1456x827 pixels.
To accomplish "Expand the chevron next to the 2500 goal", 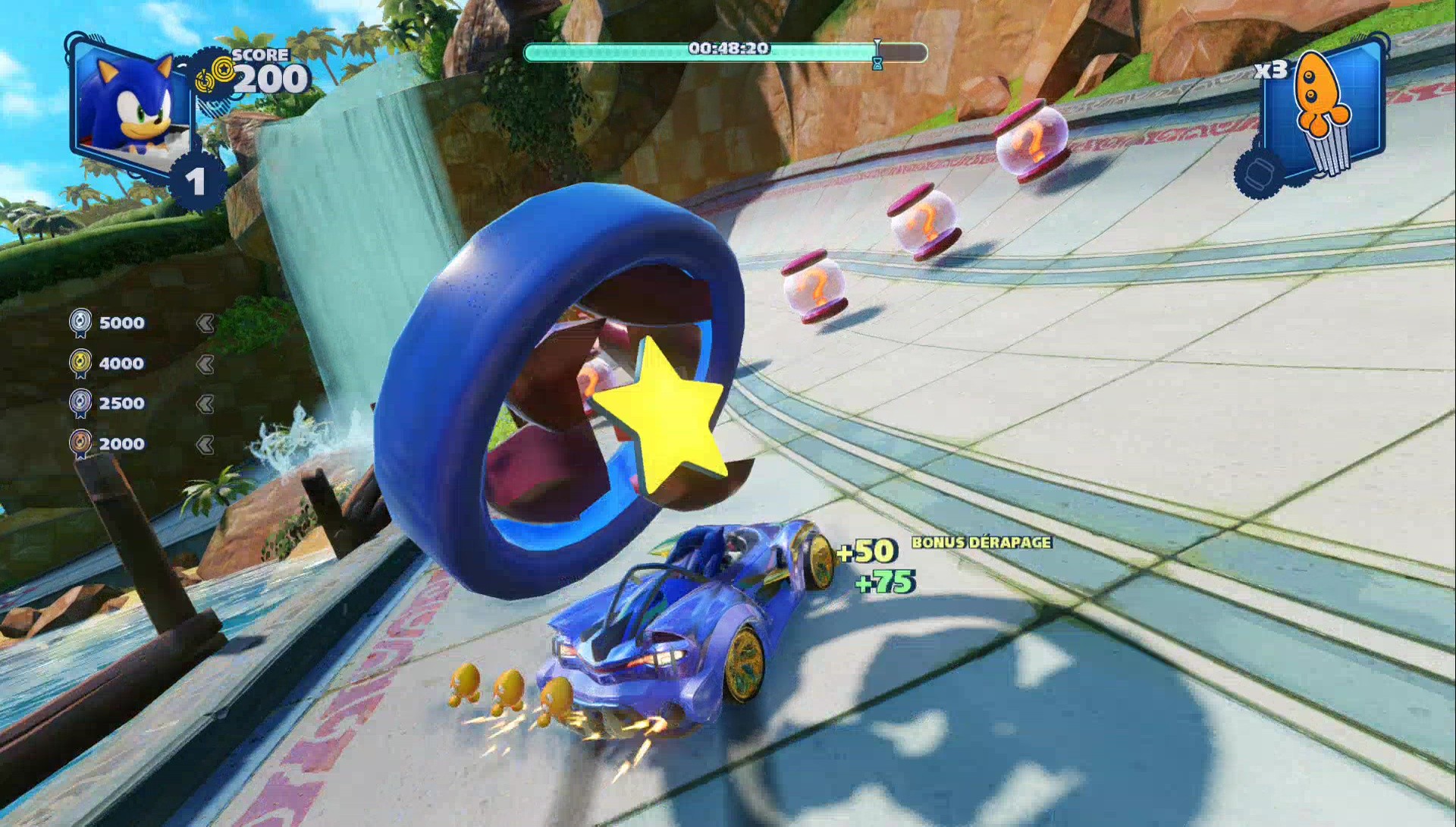I will pyautogui.click(x=206, y=403).
